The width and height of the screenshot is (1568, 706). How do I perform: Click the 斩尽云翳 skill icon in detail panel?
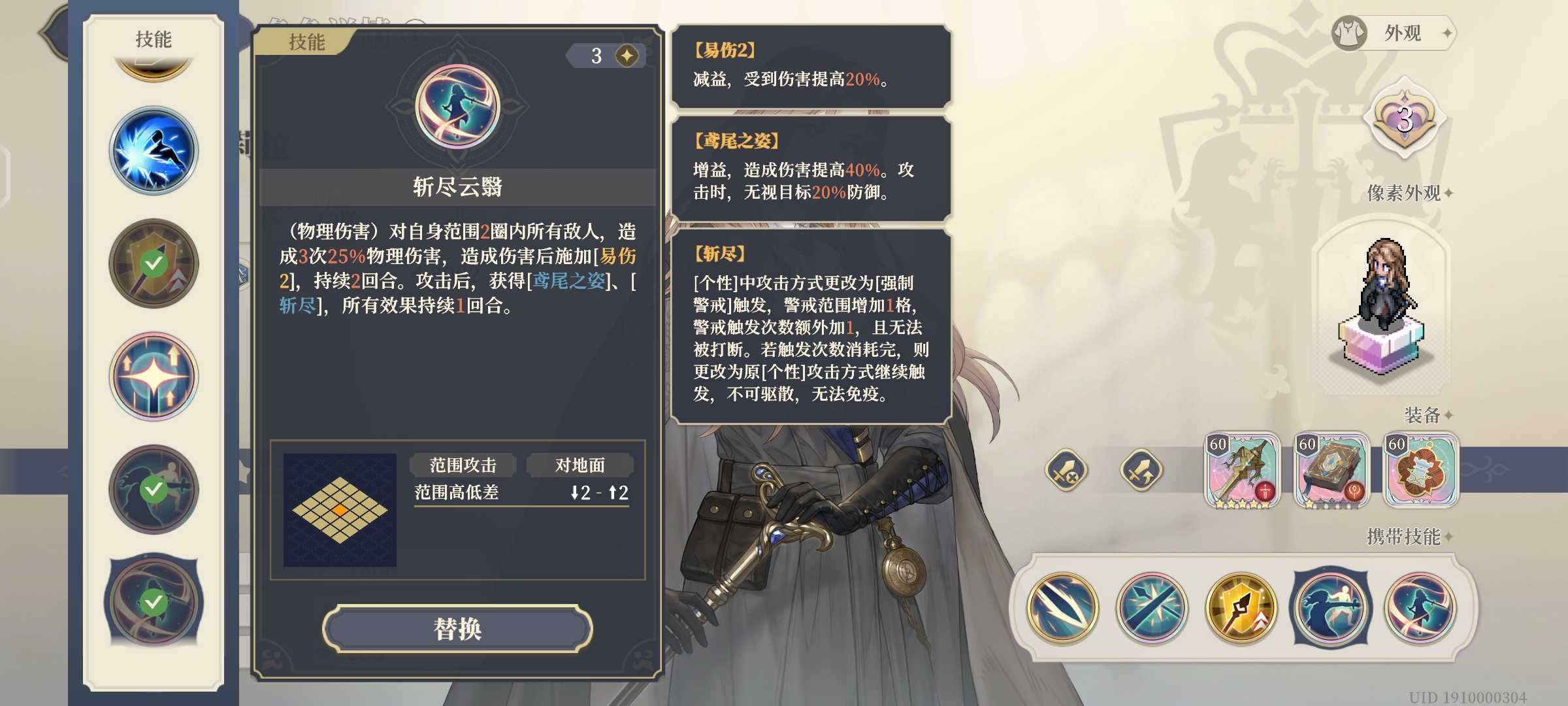pyautogui.click(x=457, y=108)
